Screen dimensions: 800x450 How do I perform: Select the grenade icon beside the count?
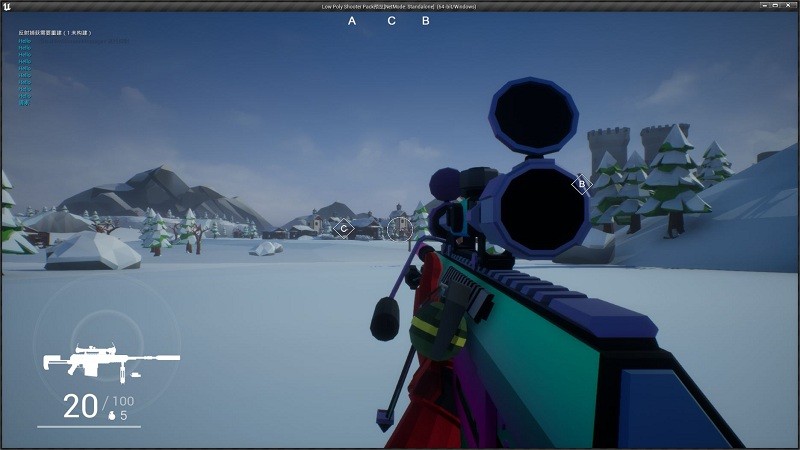[x=111, y=415]
